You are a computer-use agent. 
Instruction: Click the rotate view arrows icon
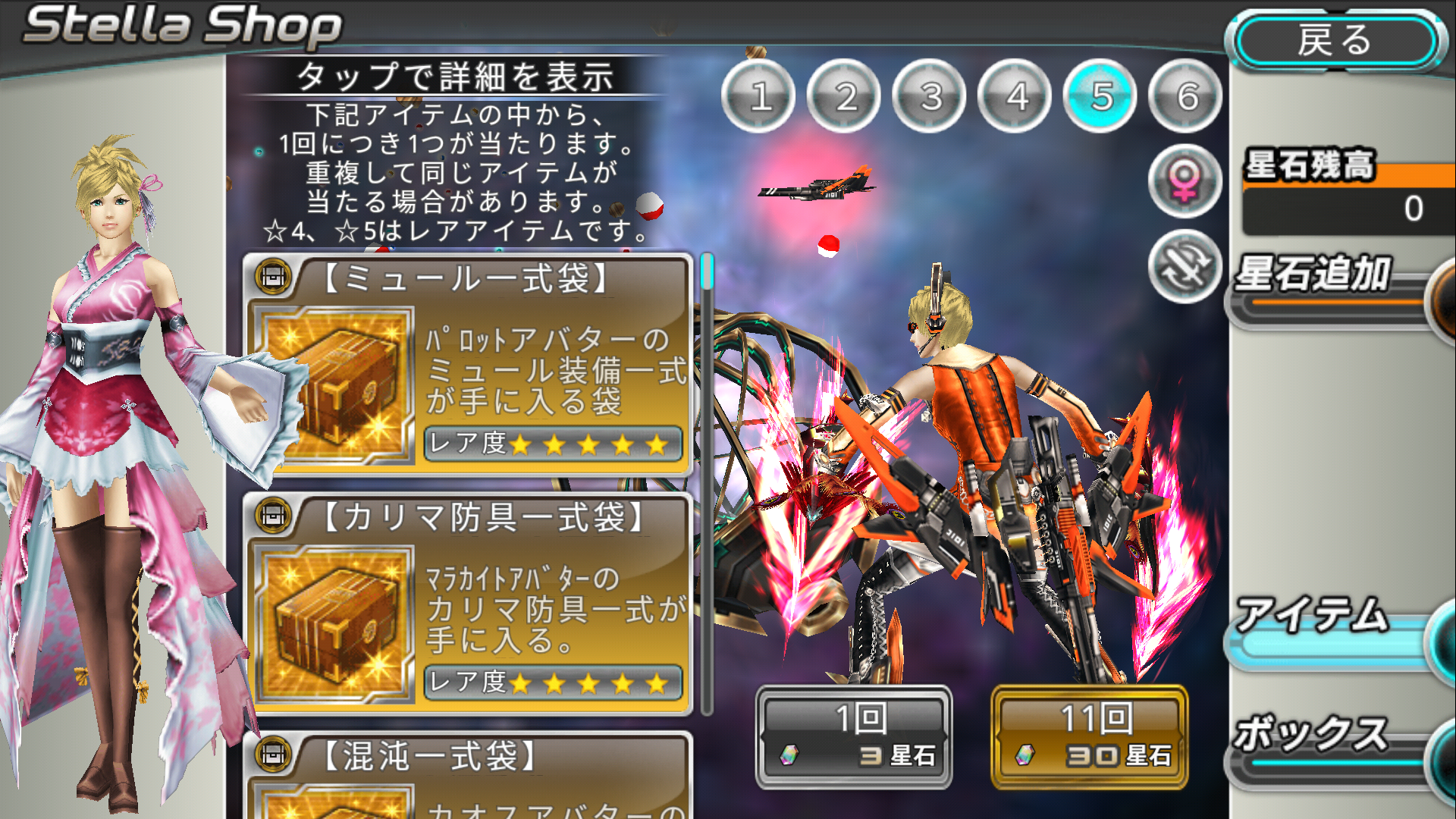(x=1185, y=267)
